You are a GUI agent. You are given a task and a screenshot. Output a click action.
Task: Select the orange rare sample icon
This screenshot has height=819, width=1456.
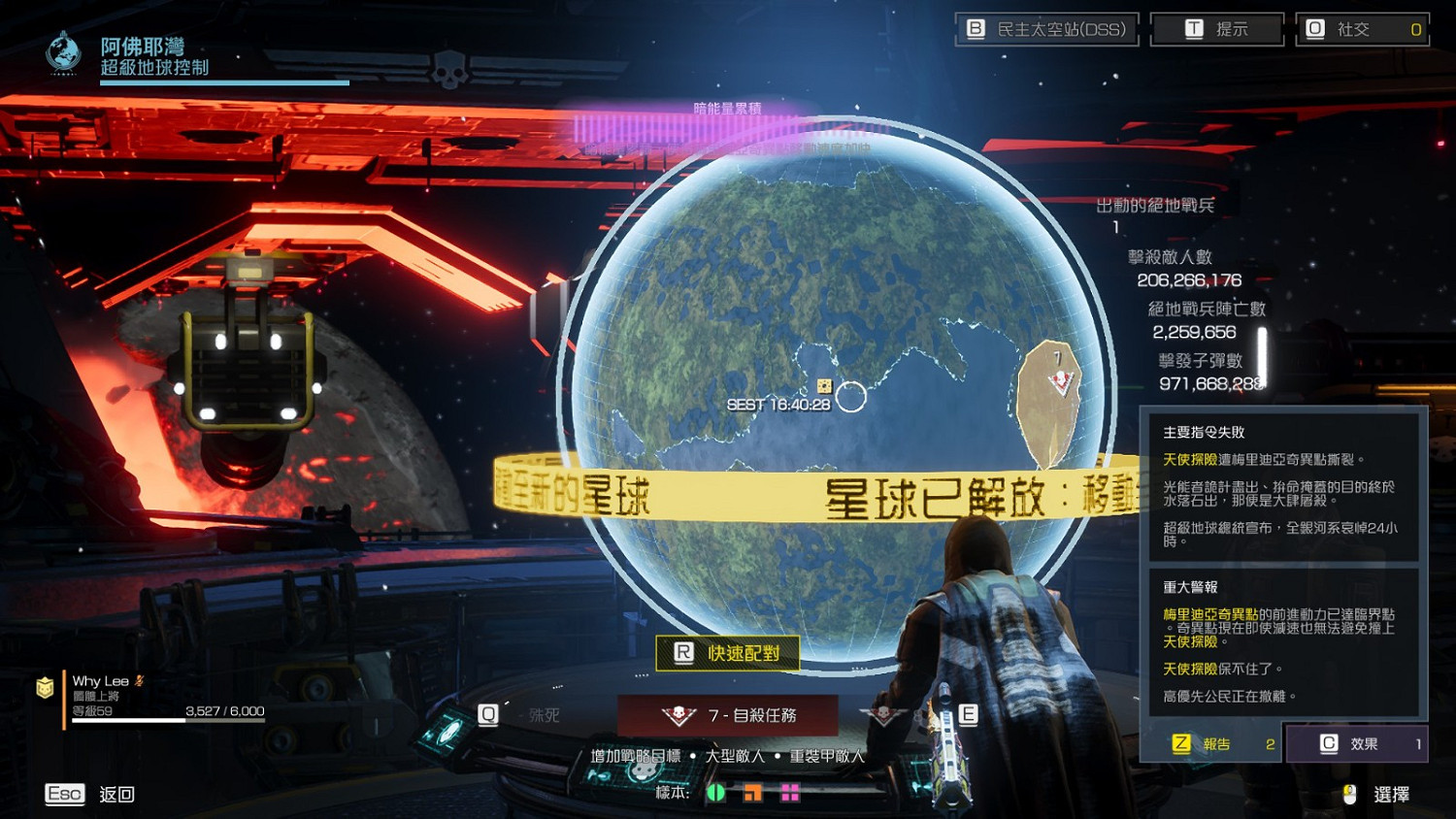[752, 793]
